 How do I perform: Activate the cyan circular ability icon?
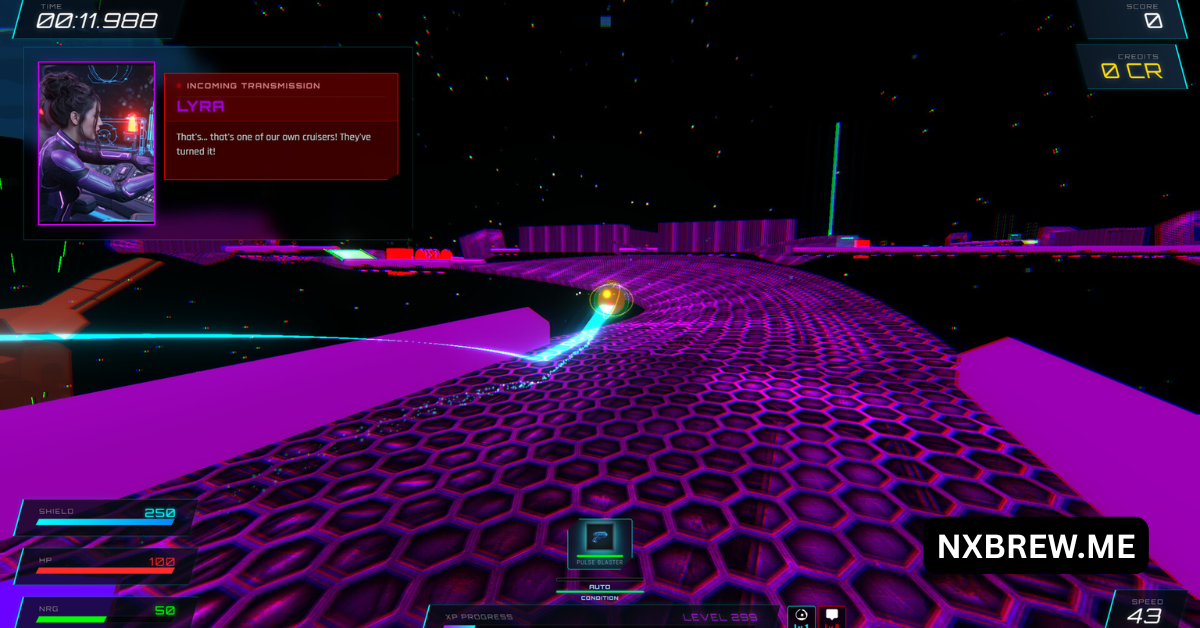(x=801, y=617)
